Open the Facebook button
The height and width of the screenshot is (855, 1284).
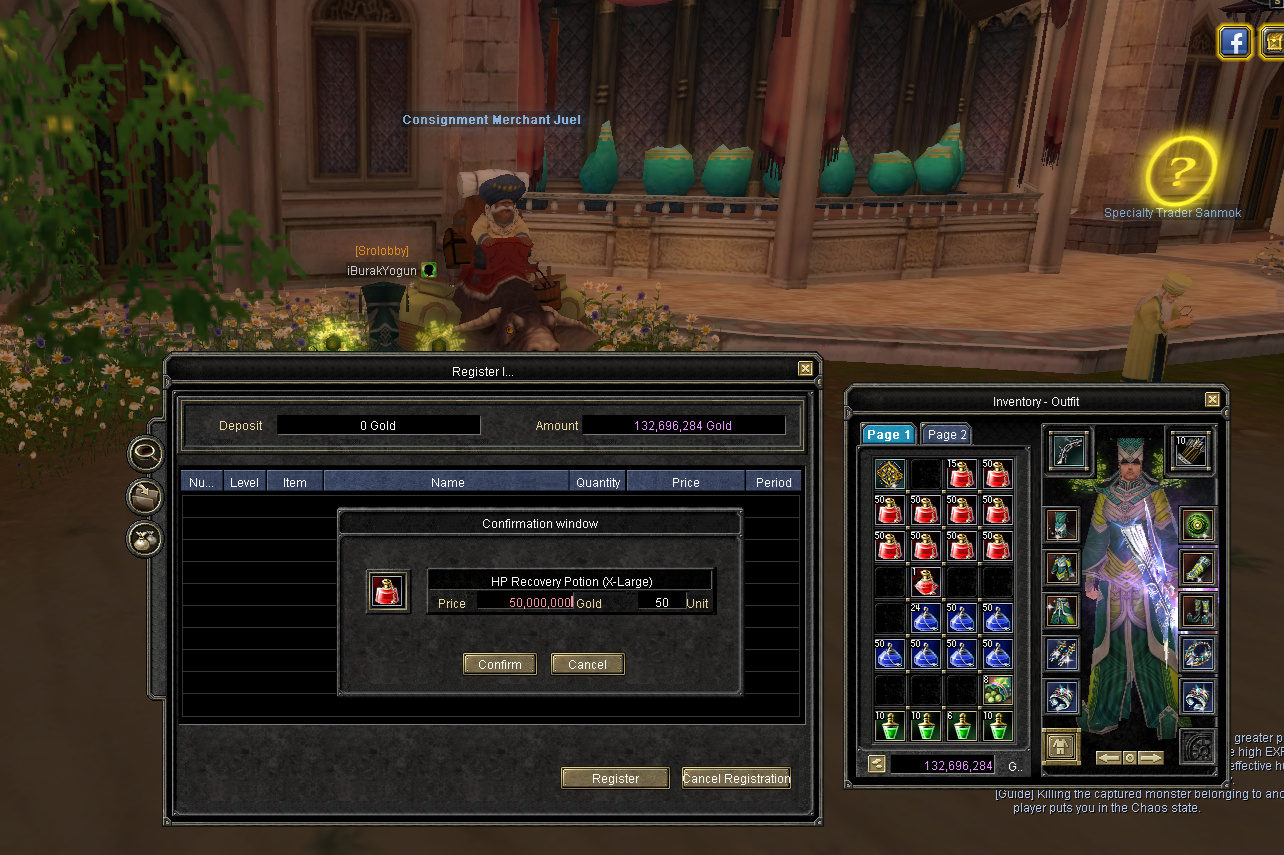coord(1236,42)
